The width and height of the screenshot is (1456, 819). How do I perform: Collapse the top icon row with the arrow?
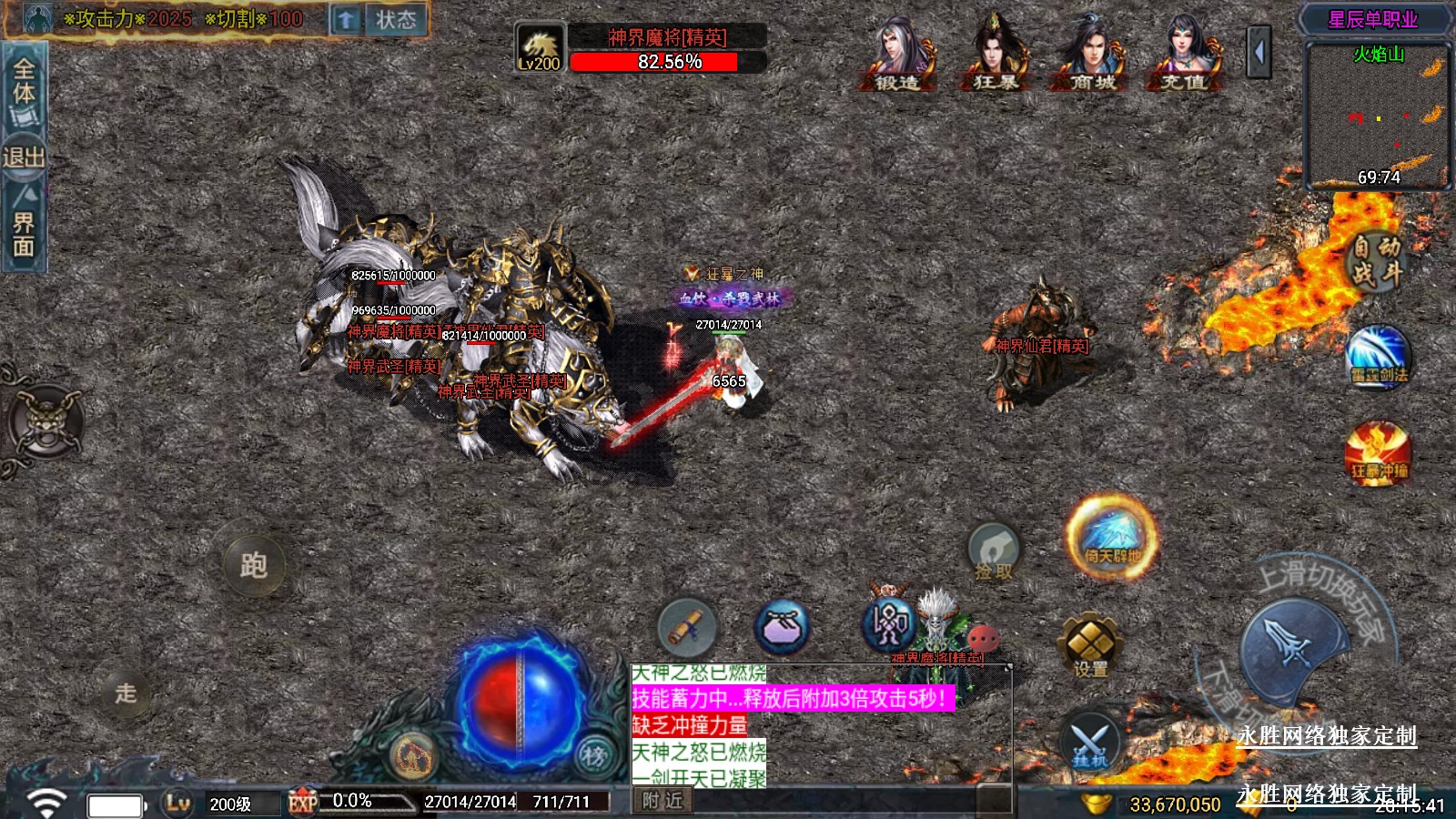(x=1259, y=53)
